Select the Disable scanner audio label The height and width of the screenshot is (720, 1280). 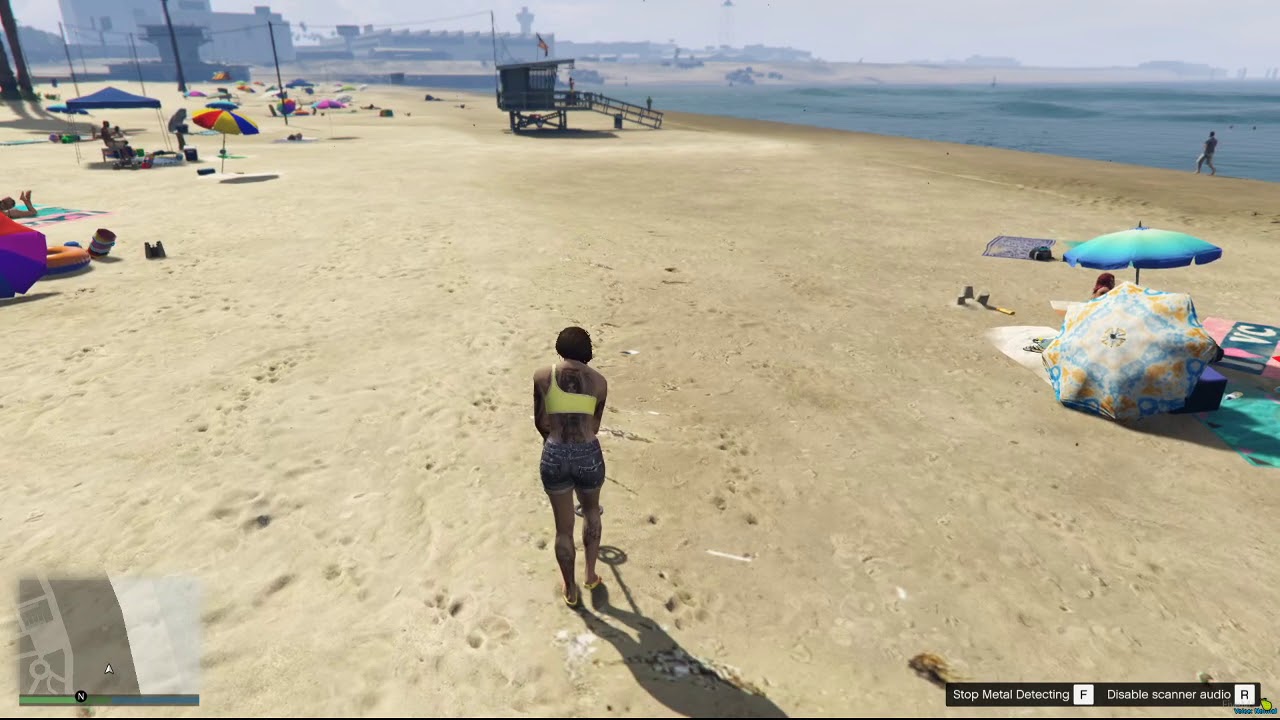1170,694
